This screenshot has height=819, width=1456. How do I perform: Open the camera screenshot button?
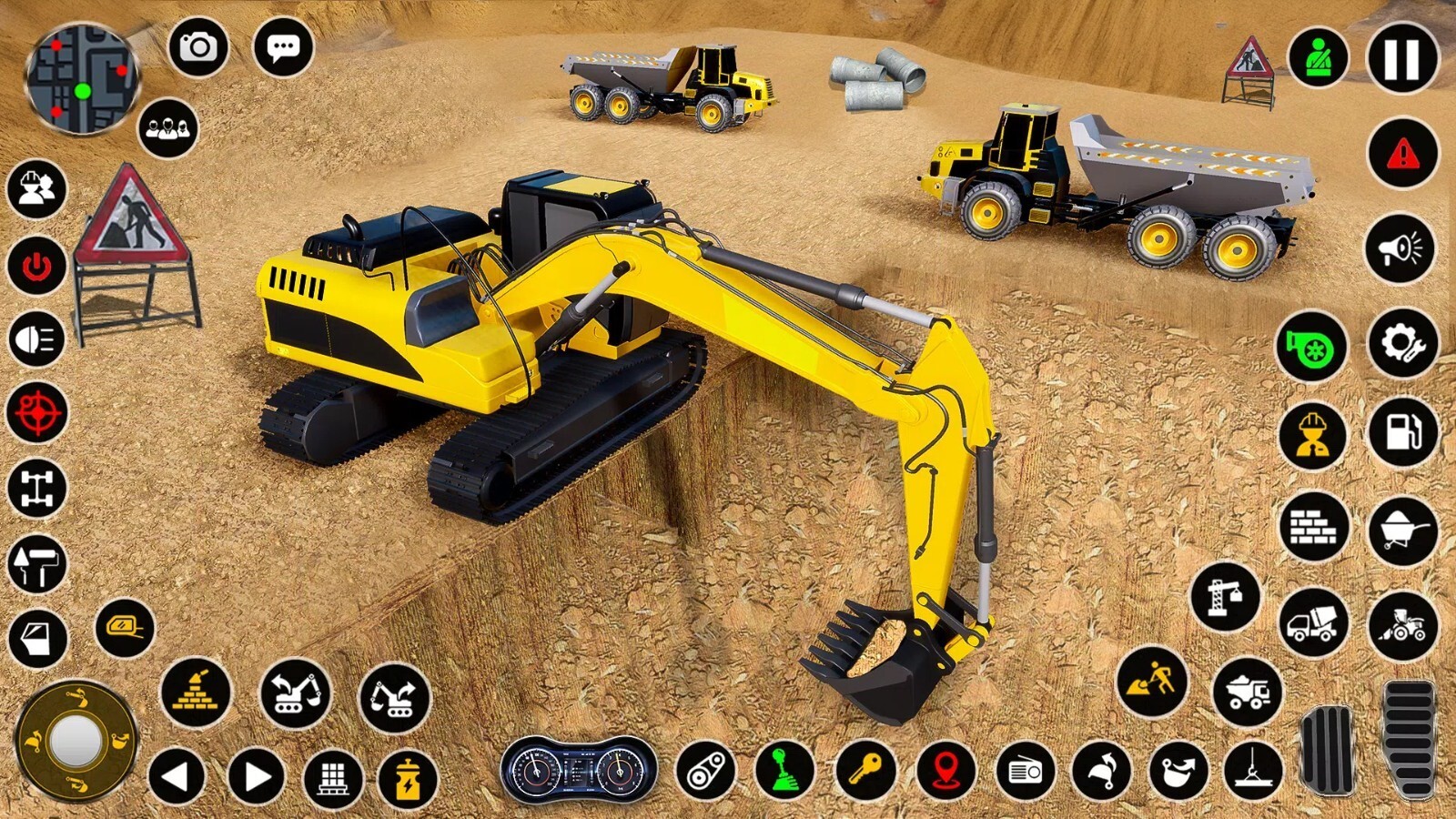[x=198, y=46]
